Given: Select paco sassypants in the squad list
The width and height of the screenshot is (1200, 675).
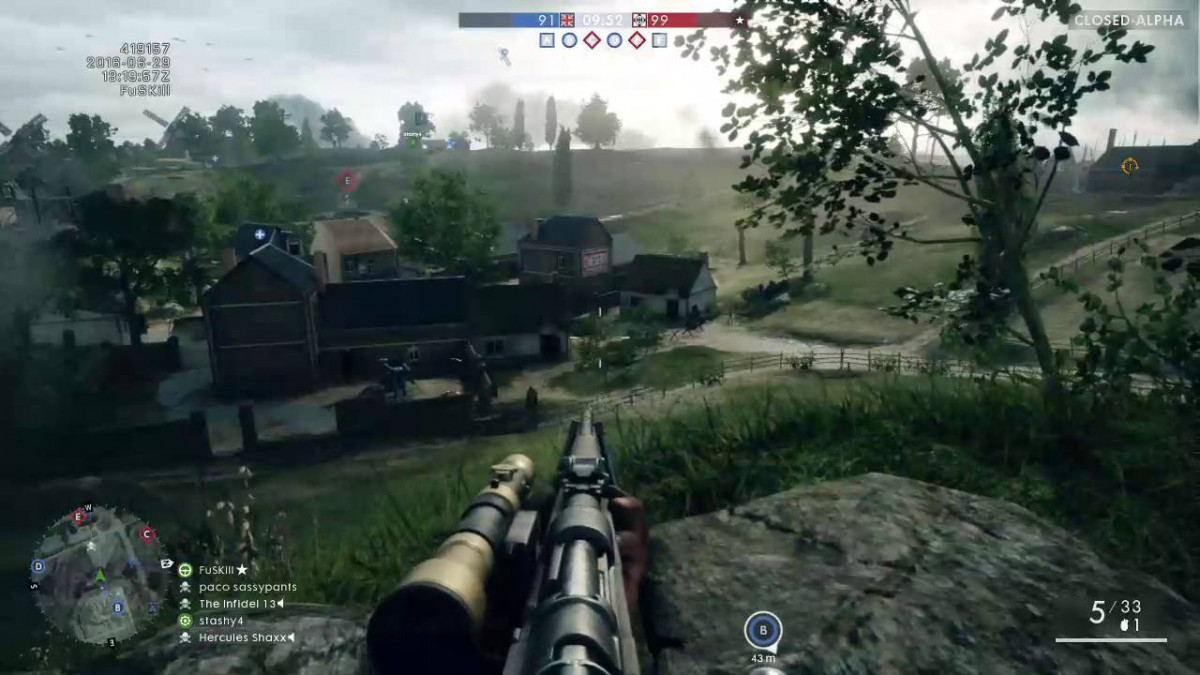Looking at the screenshot, I should point(247,587).
